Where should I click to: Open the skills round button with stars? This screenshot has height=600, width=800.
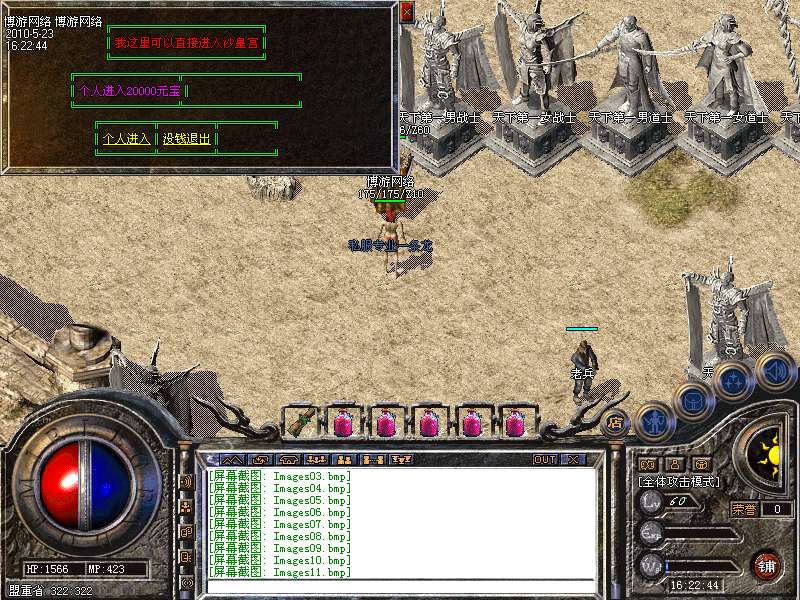click(x=733, y=381)
